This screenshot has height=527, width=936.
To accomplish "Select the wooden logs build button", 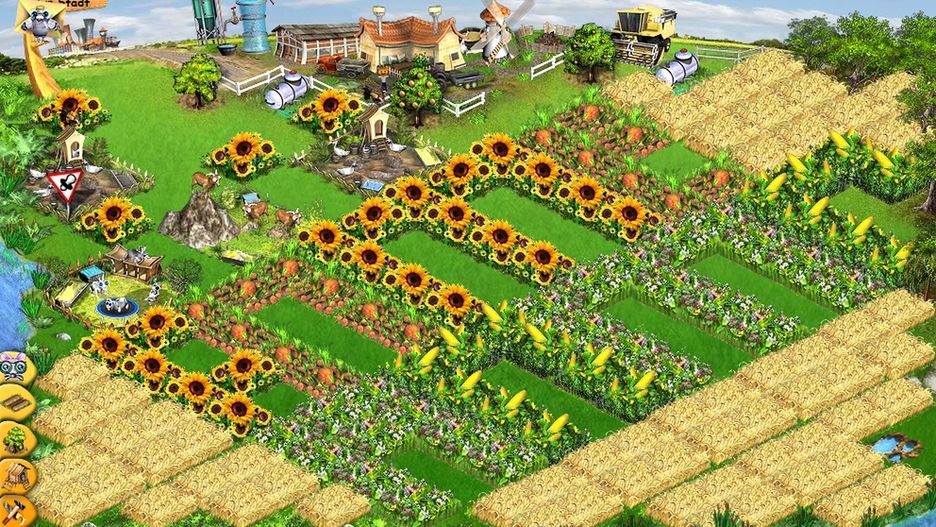I will point(15,402).
